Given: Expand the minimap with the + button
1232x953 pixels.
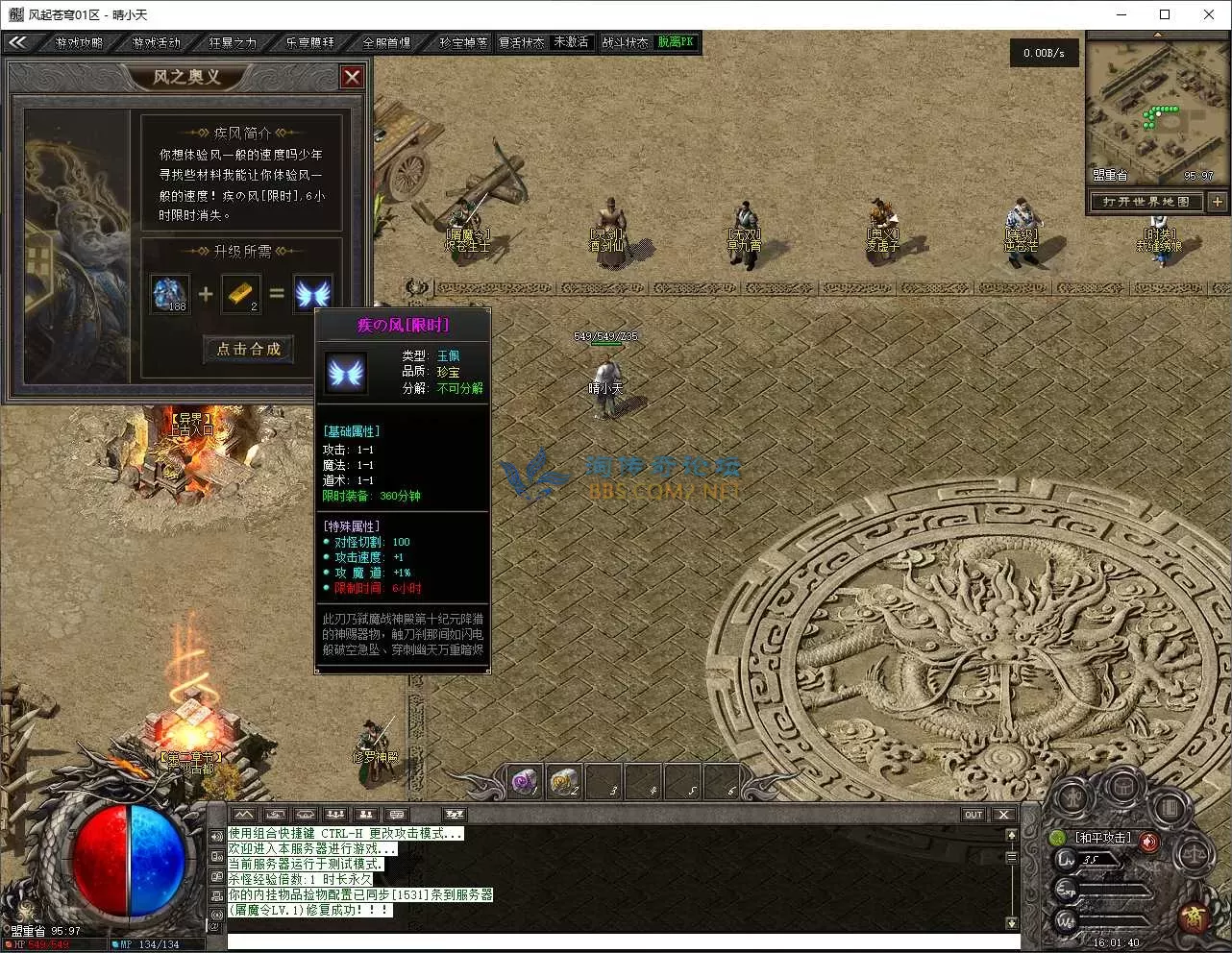Looking at the screenshot, I should 1218,202.
